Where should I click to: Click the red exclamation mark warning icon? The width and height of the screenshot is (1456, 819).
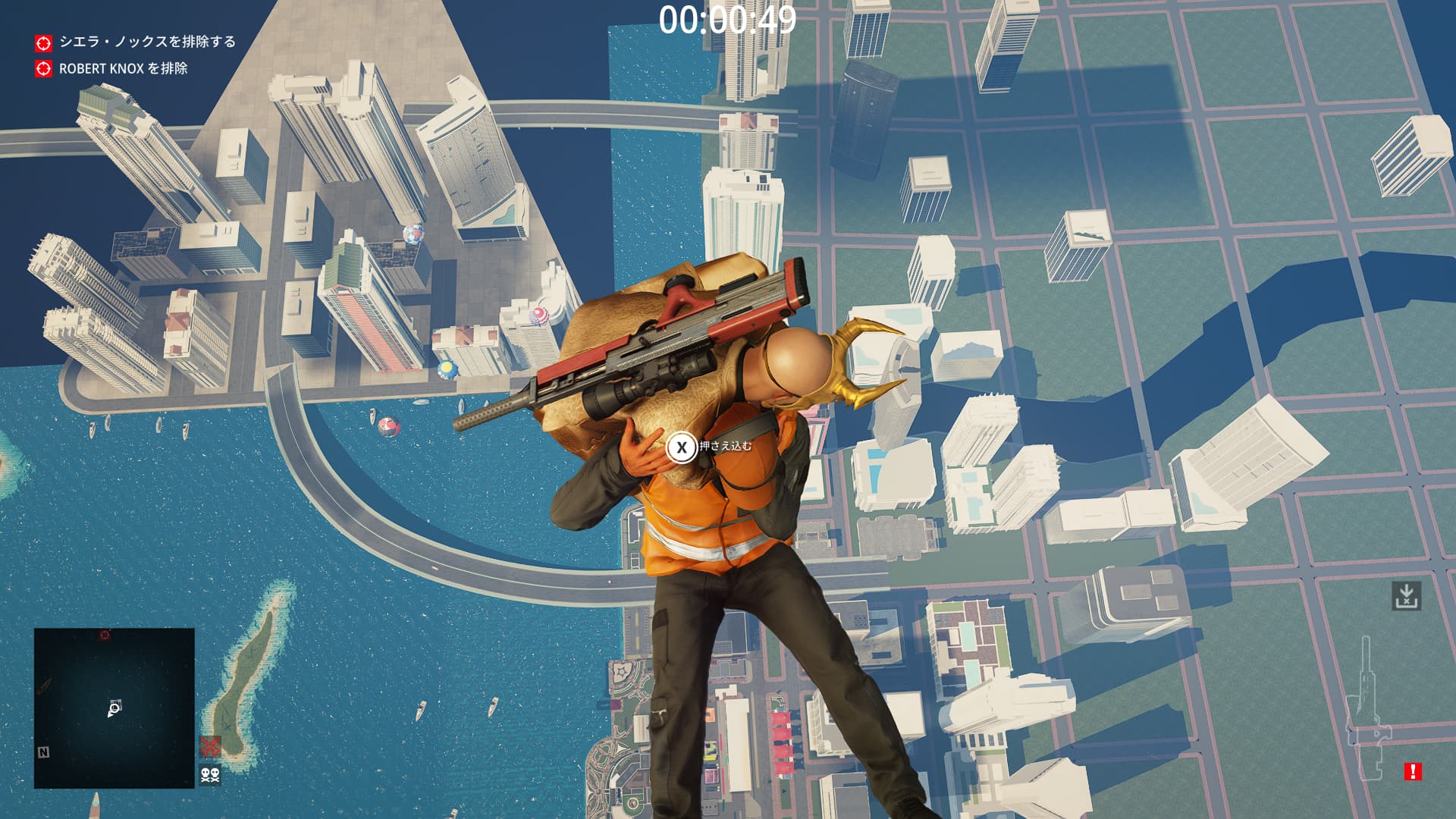click(x=1412, y=771)
